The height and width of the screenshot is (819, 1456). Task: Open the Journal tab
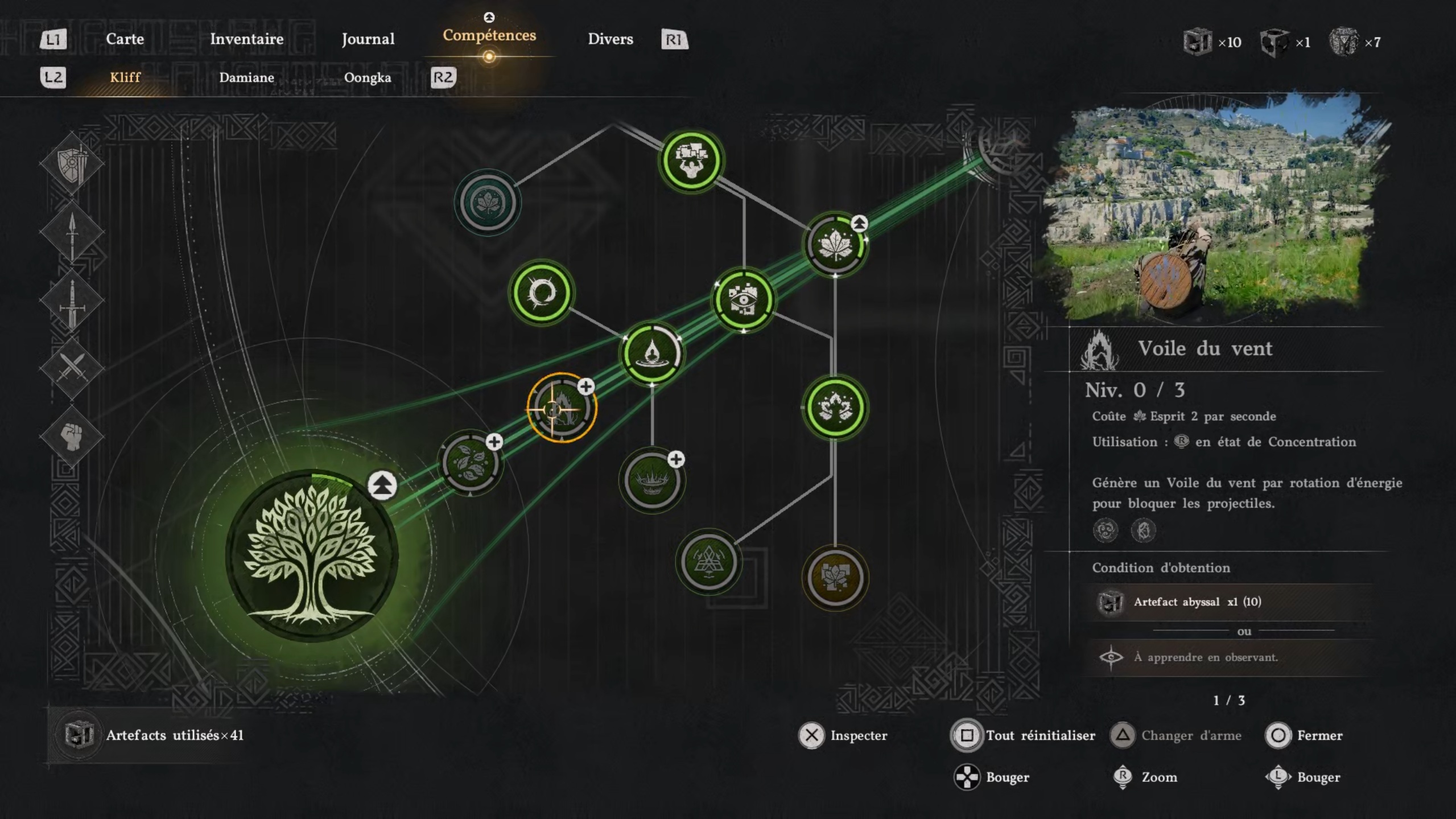tap(368, 39)
